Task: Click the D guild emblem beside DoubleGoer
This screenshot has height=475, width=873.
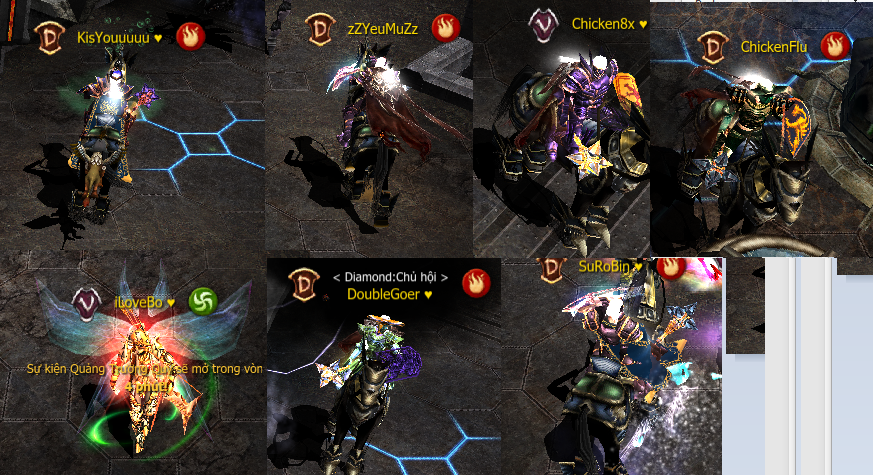Action: coord(304,284)
